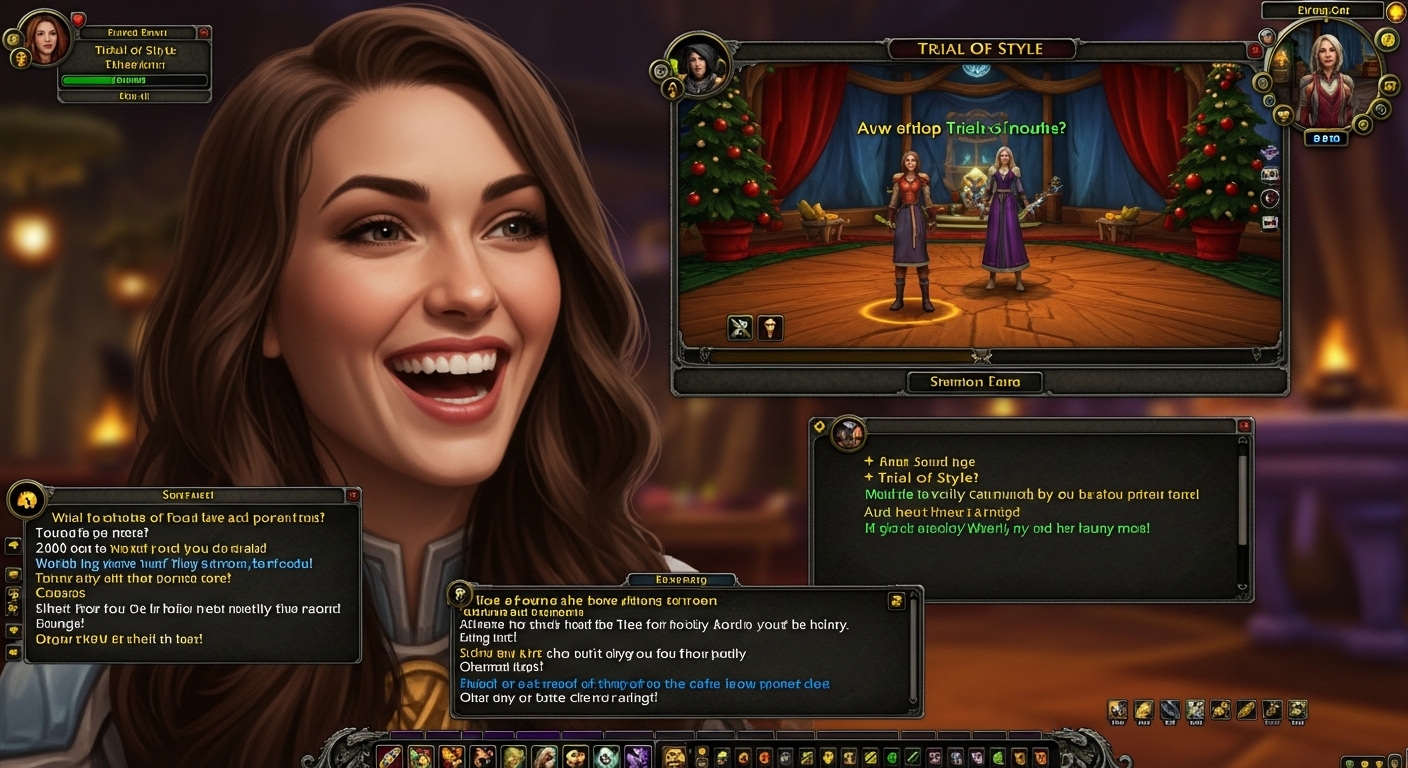Screen dimensions: 1408x768
Task: Click the button below the Trial of Style stage
Action: (x=974, y=381)
